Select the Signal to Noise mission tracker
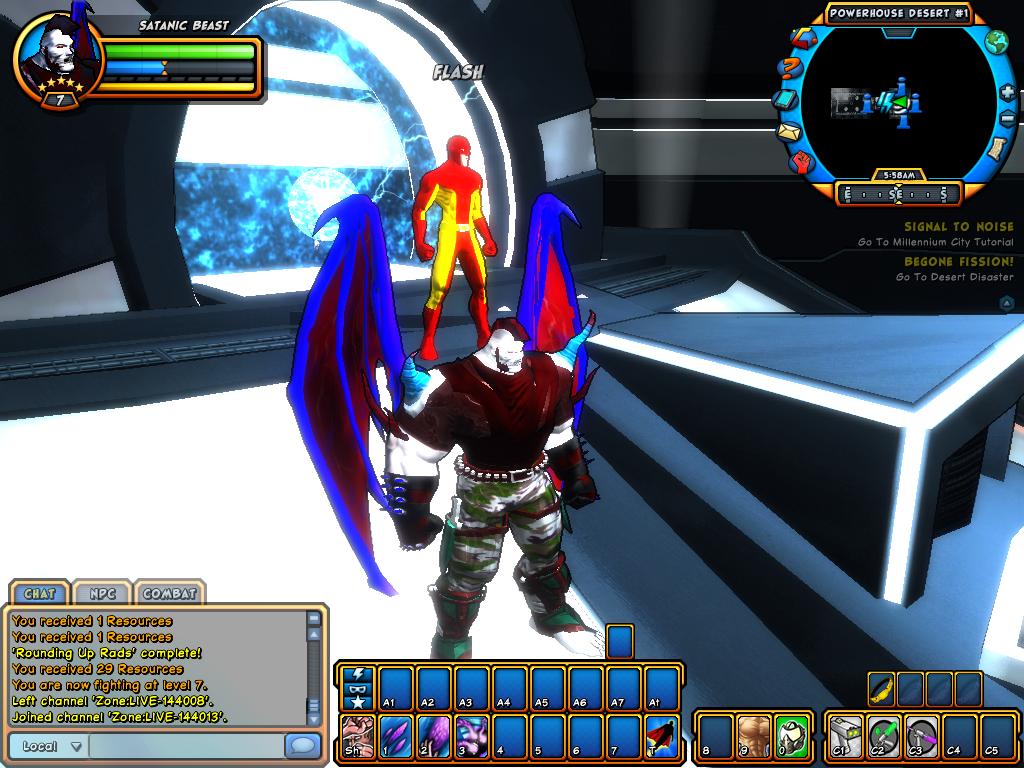Viewport: 1024px width, 768px height. pyautogui.click(x=958, y=227)
